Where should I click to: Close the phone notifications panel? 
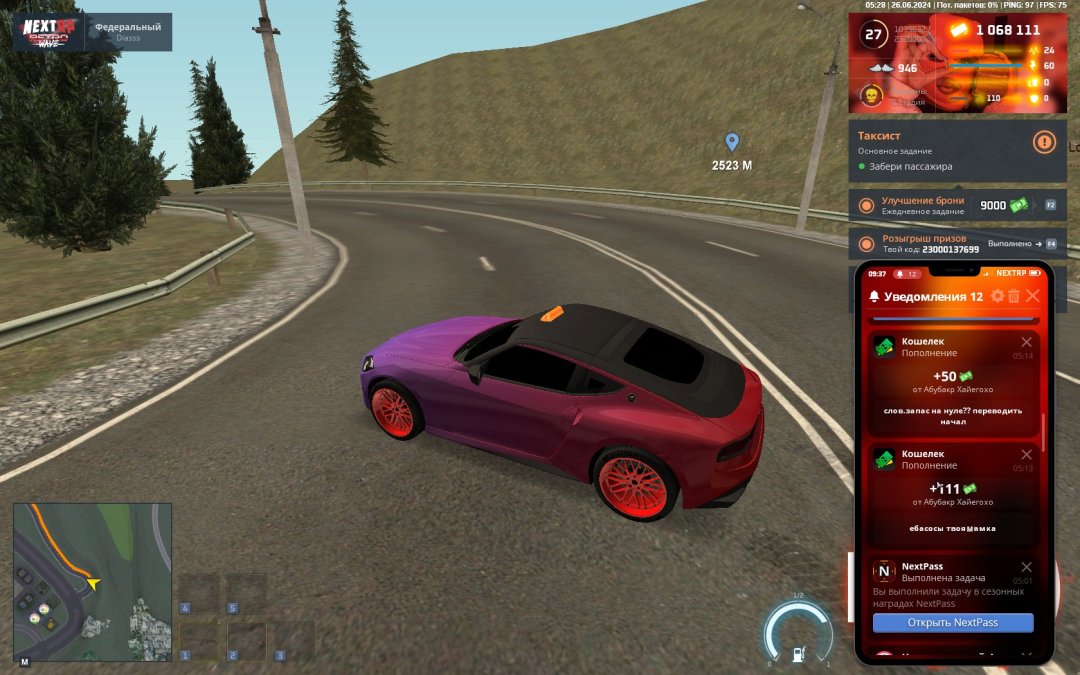[1033, 296]
